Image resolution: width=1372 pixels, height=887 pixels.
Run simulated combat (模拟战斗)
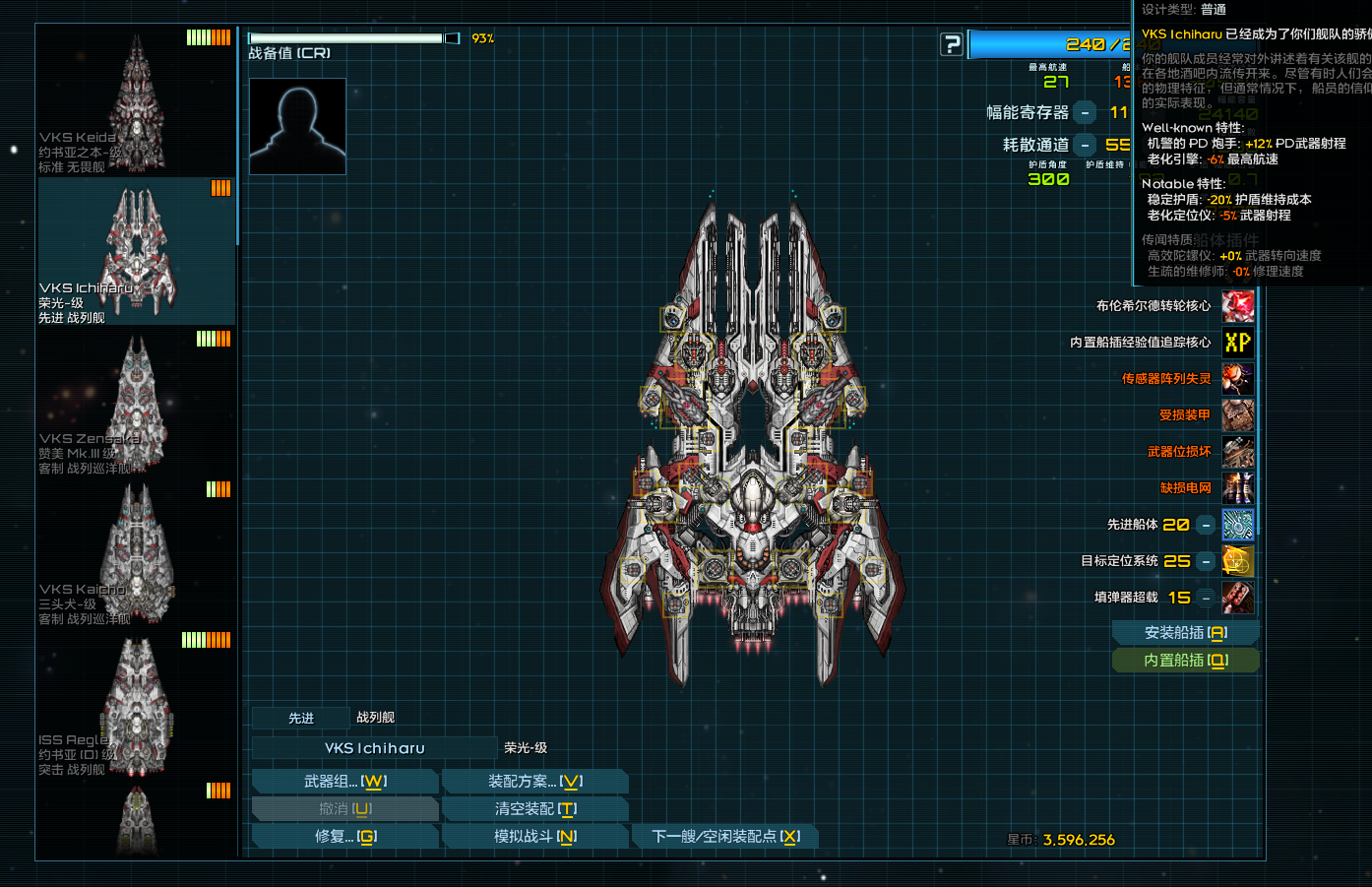coord(534,837)
